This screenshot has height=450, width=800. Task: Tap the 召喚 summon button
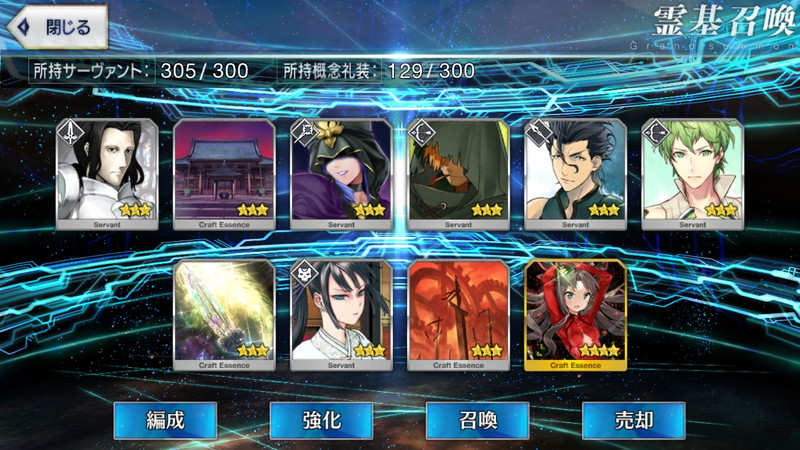477,420
